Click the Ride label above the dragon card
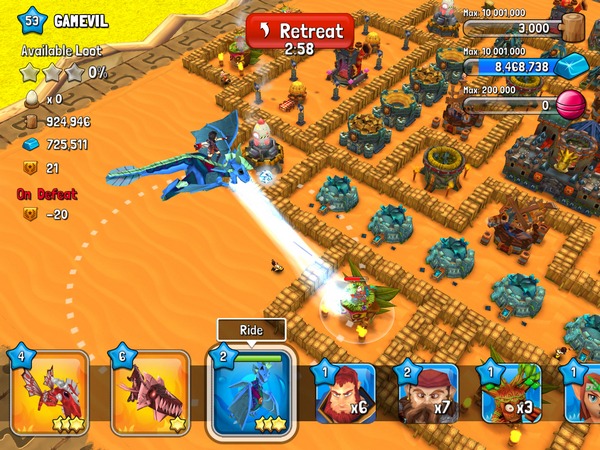Screen dimensions: 600x450 [x=251, y=329]
